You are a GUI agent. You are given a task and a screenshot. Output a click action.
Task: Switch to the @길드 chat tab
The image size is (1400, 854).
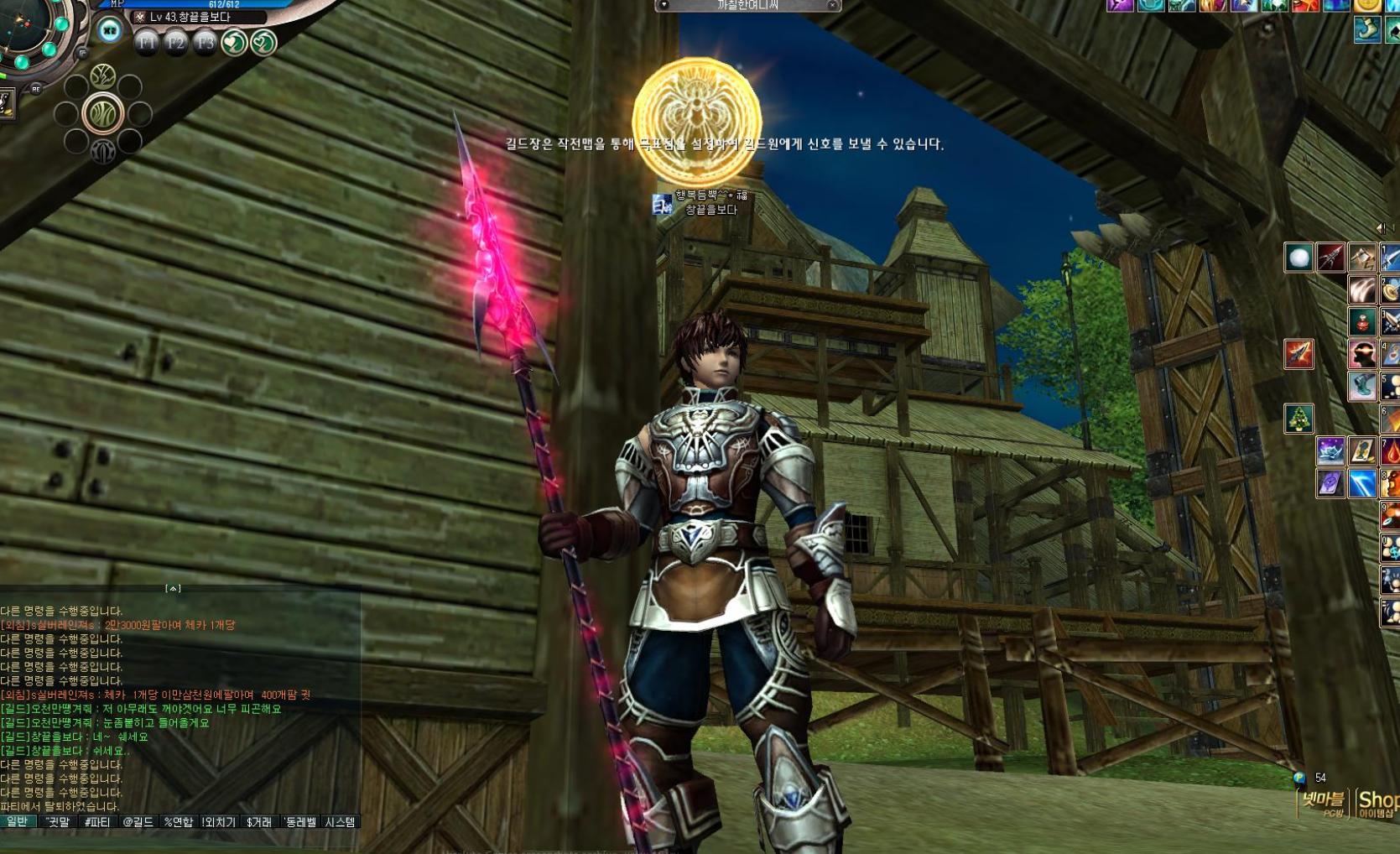[x=138, y=822]
